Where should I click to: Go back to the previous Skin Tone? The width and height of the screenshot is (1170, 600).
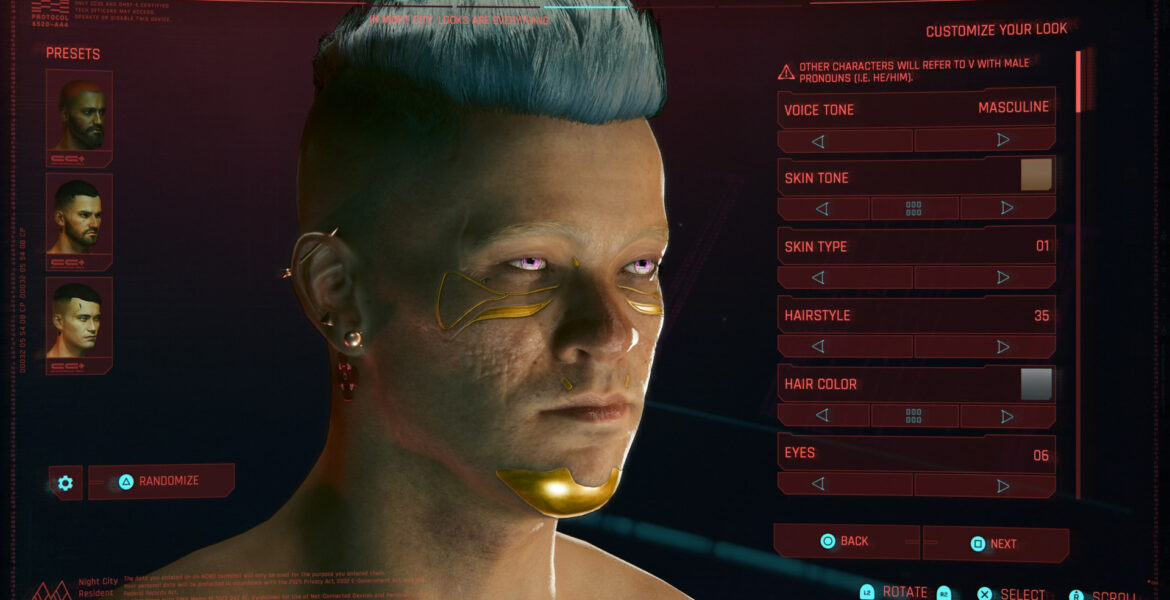pyautogui.click(x=823, y=208)
